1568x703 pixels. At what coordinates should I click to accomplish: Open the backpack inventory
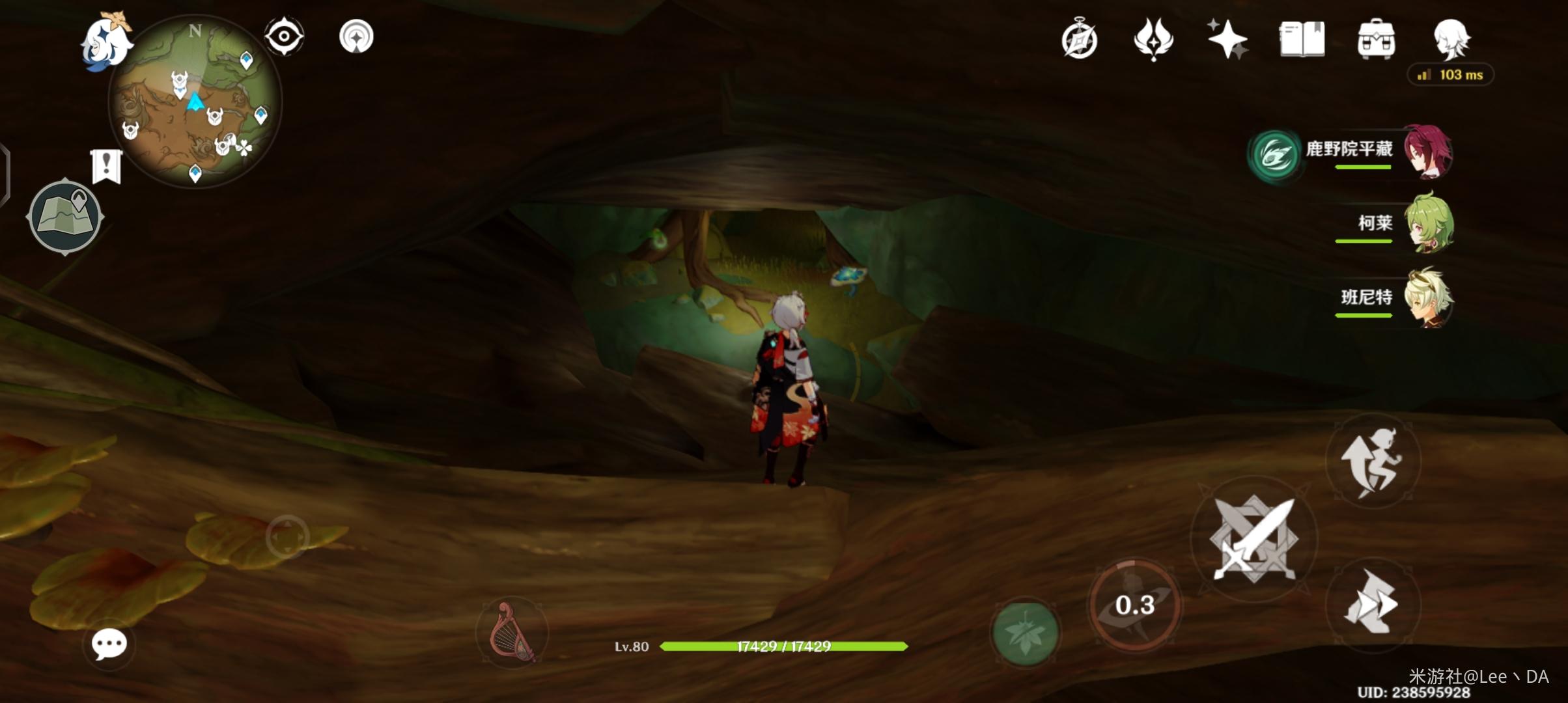[x=1376, y=39]
